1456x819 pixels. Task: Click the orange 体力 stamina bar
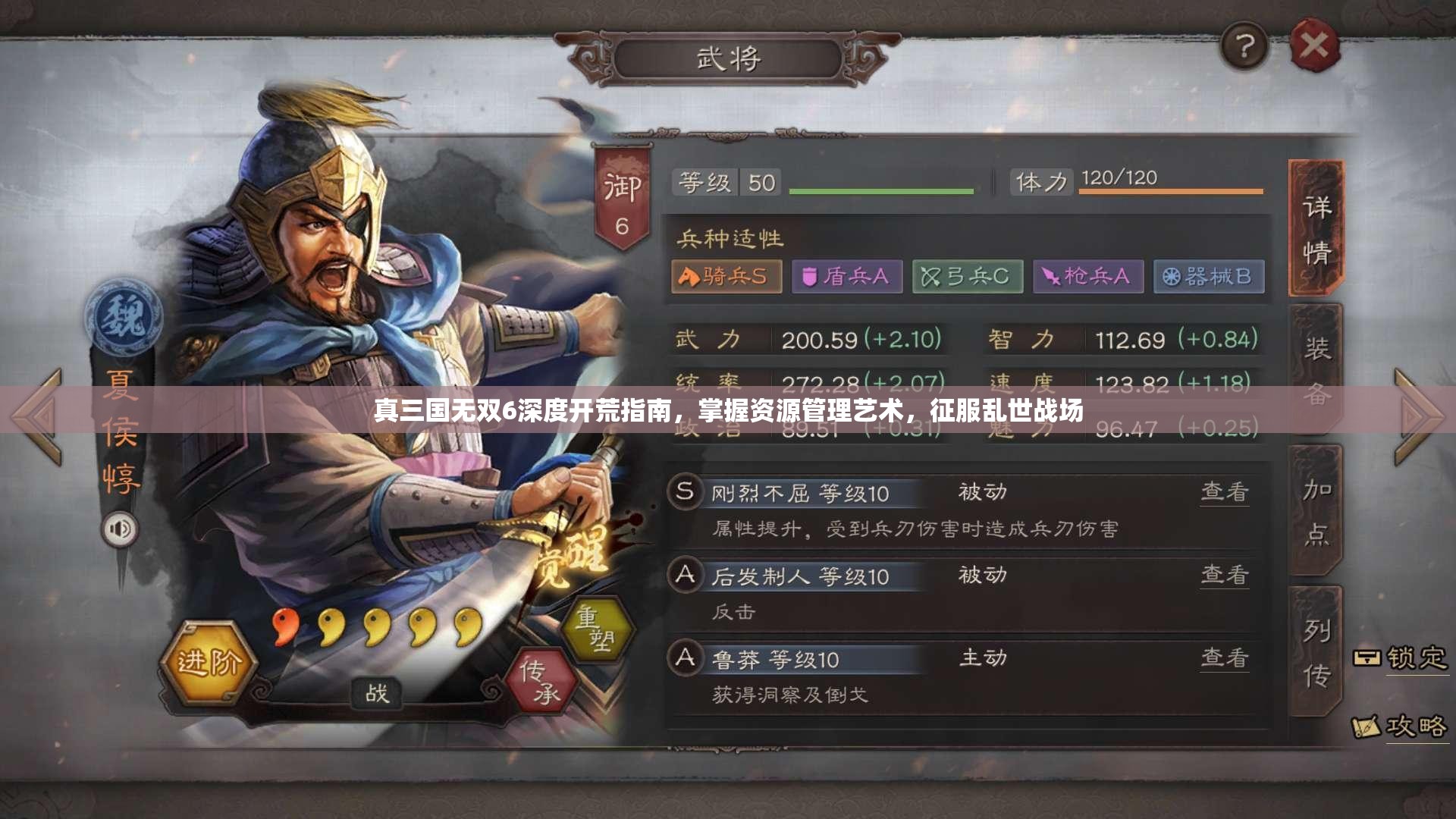coord(1172,192)
